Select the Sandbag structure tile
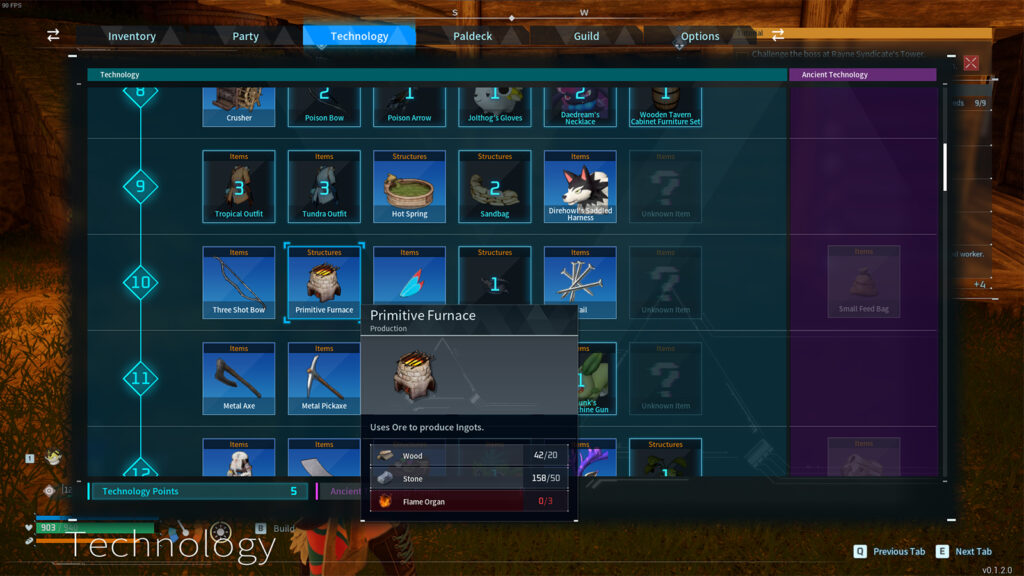 [494, 186]
